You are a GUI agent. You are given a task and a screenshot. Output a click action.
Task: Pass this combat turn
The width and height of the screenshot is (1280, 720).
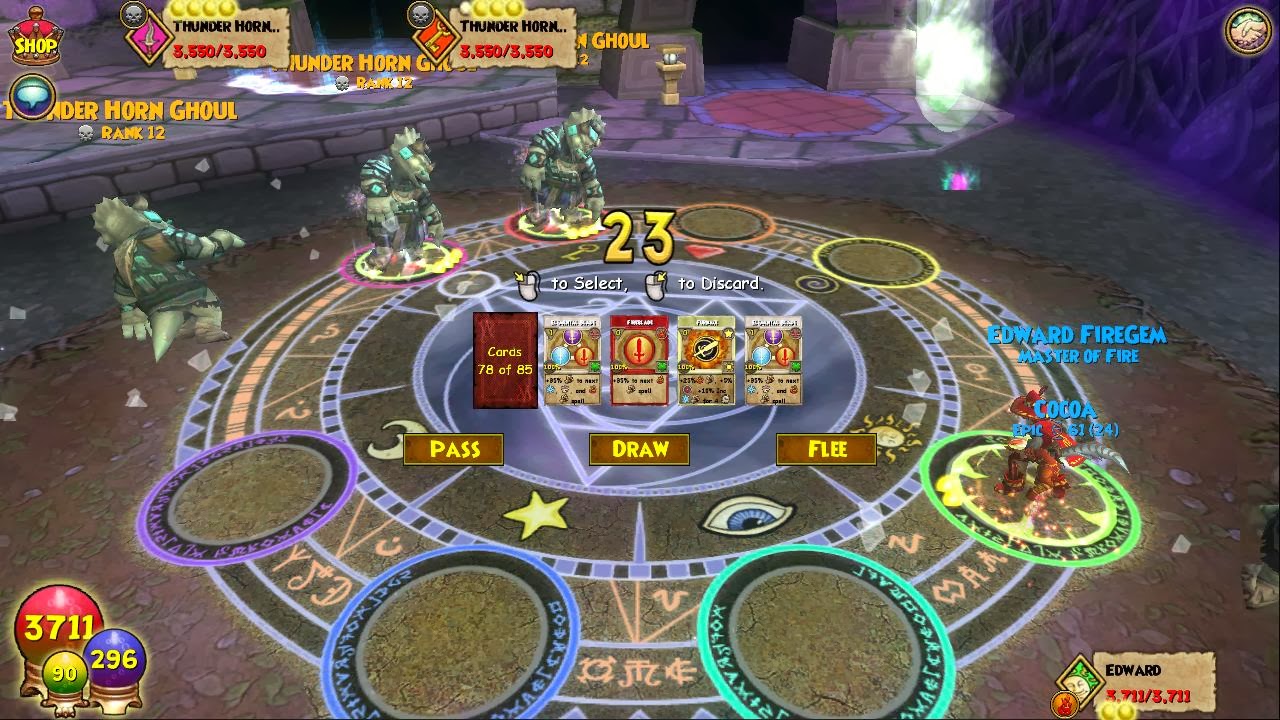454,450
